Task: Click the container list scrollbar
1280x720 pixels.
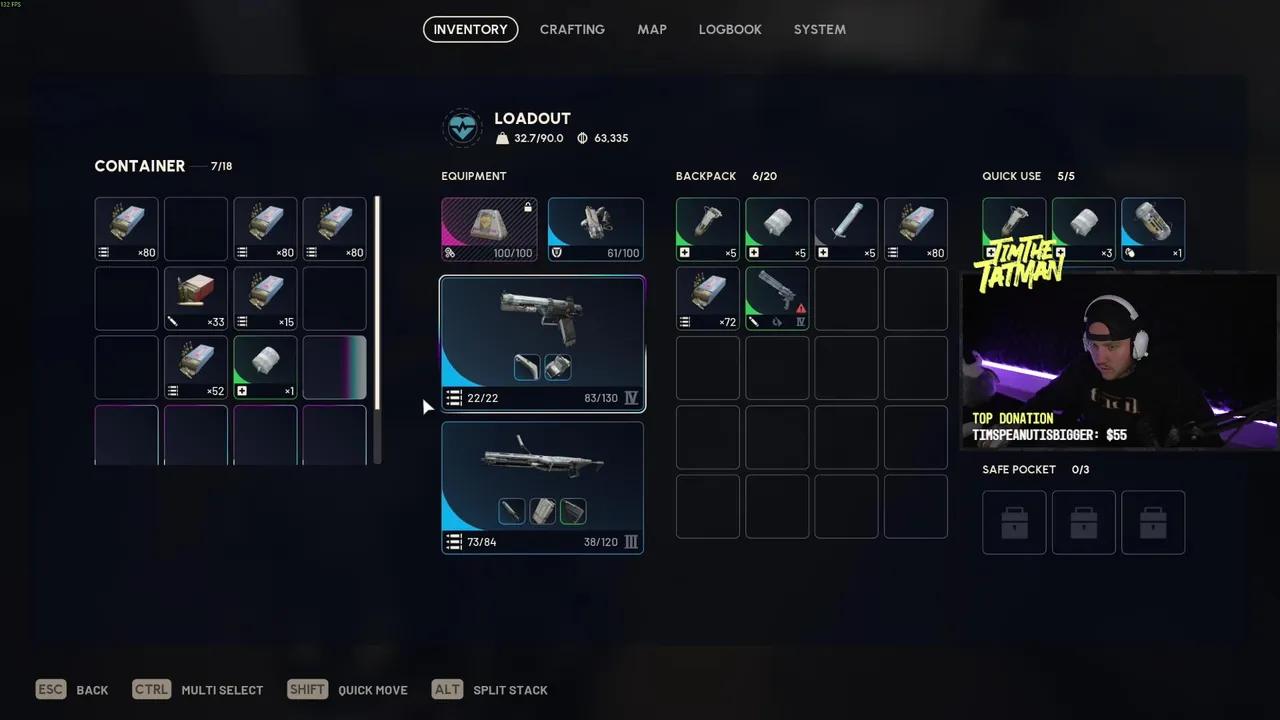Action: (377, 302)
